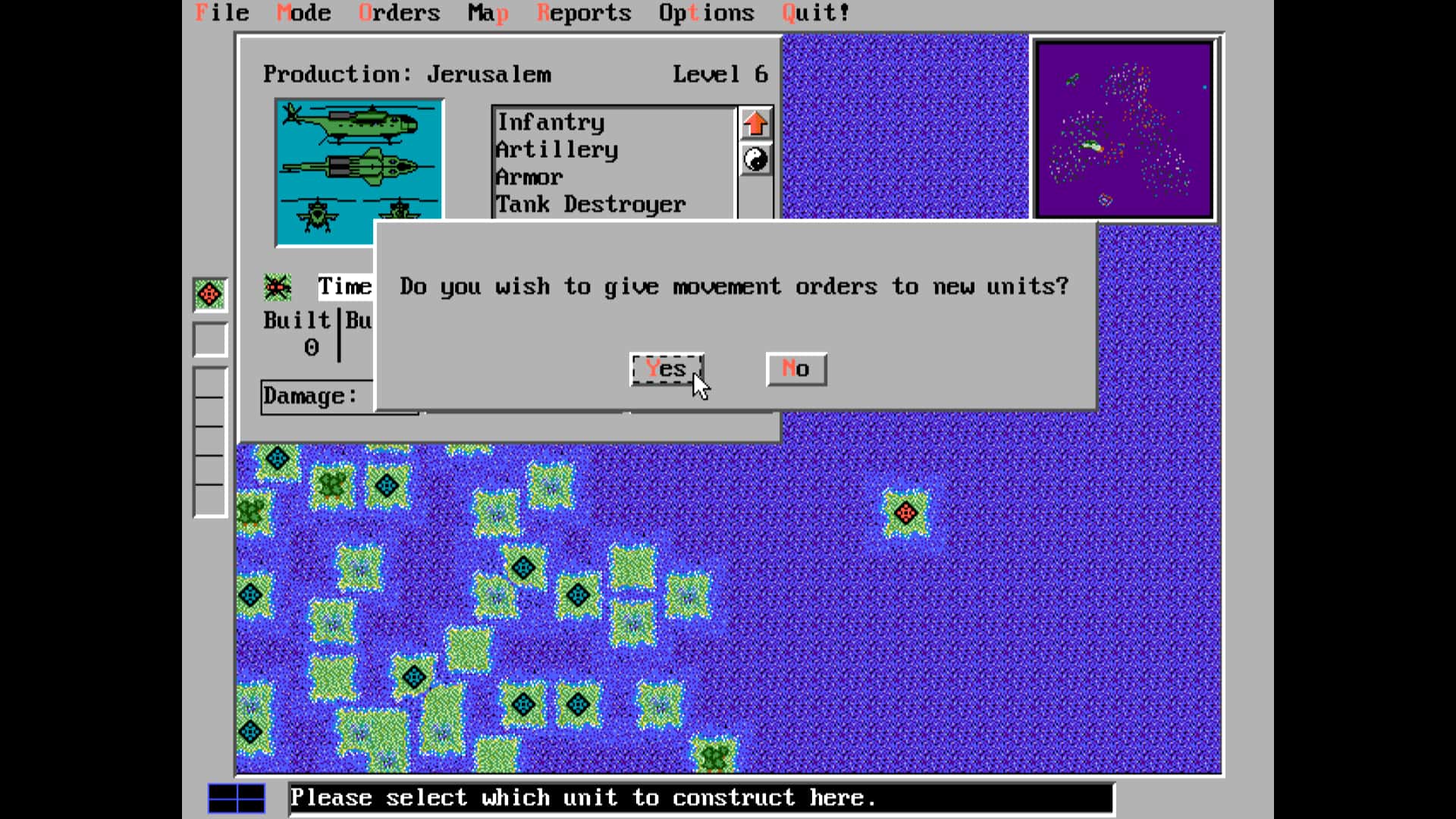Open the Map menu
The image size is (1456, 819).
tap(489, 12)
